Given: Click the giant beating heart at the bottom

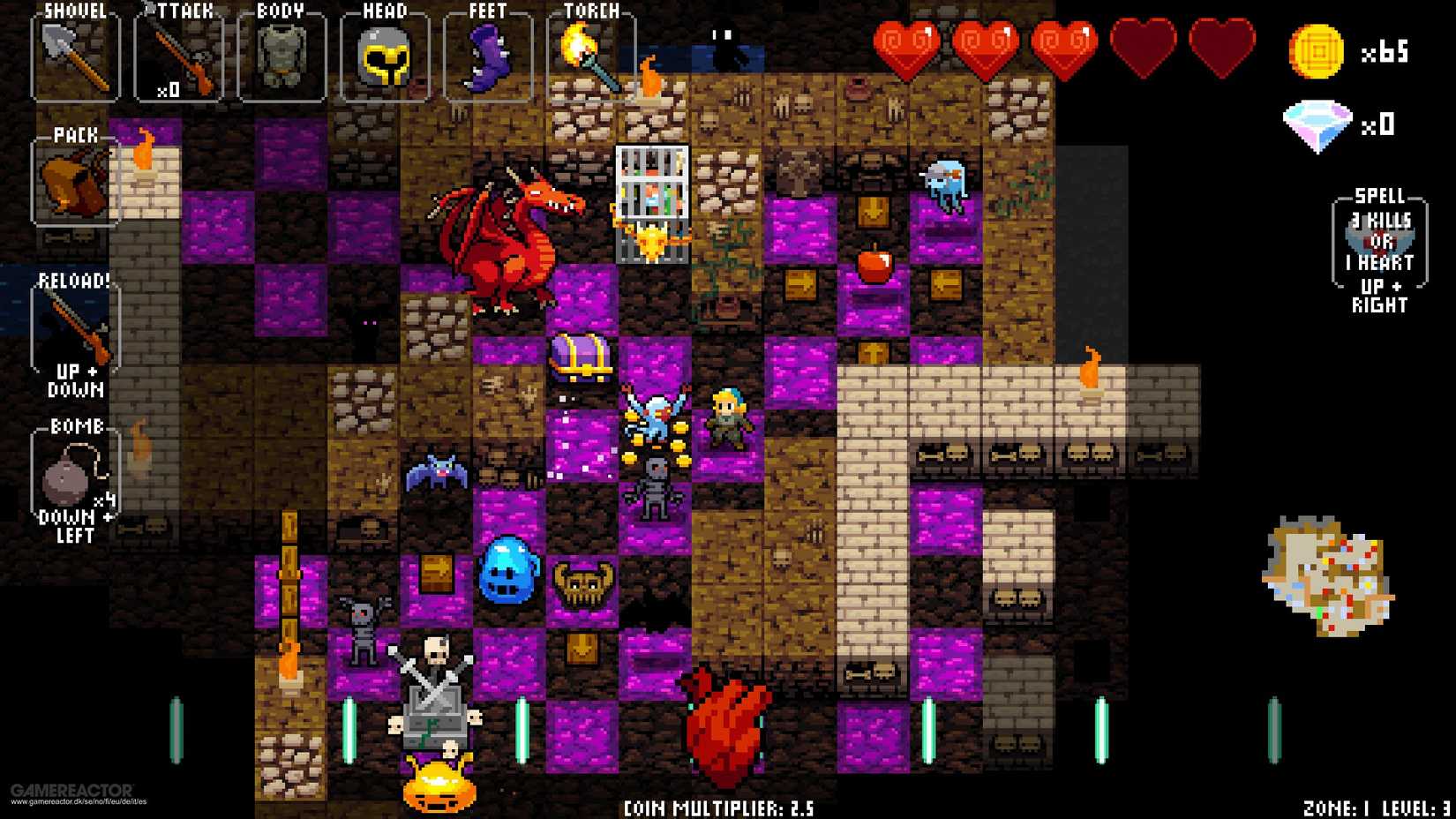Looking at the screenshot, I should click(x=725, y=724).
